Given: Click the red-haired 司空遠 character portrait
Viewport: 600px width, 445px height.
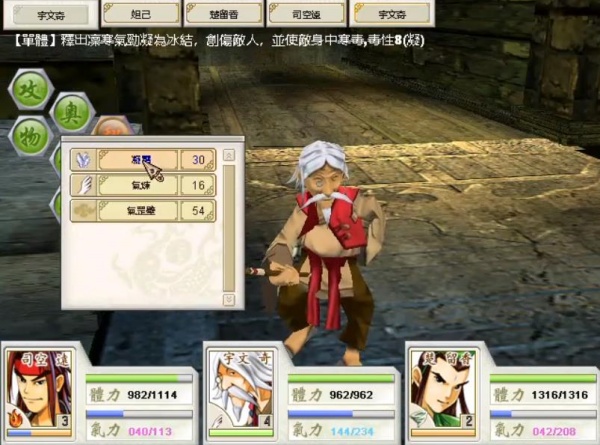Looking at the screenshot, I should click(x=38, y=388).
